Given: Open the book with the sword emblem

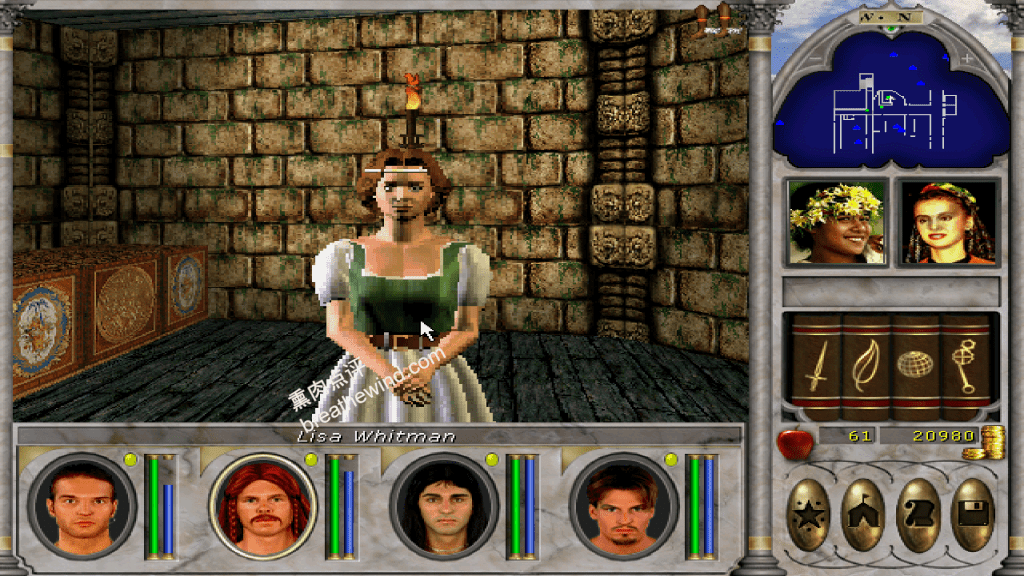Looking at the screenshot, I should tap(814, 365).
